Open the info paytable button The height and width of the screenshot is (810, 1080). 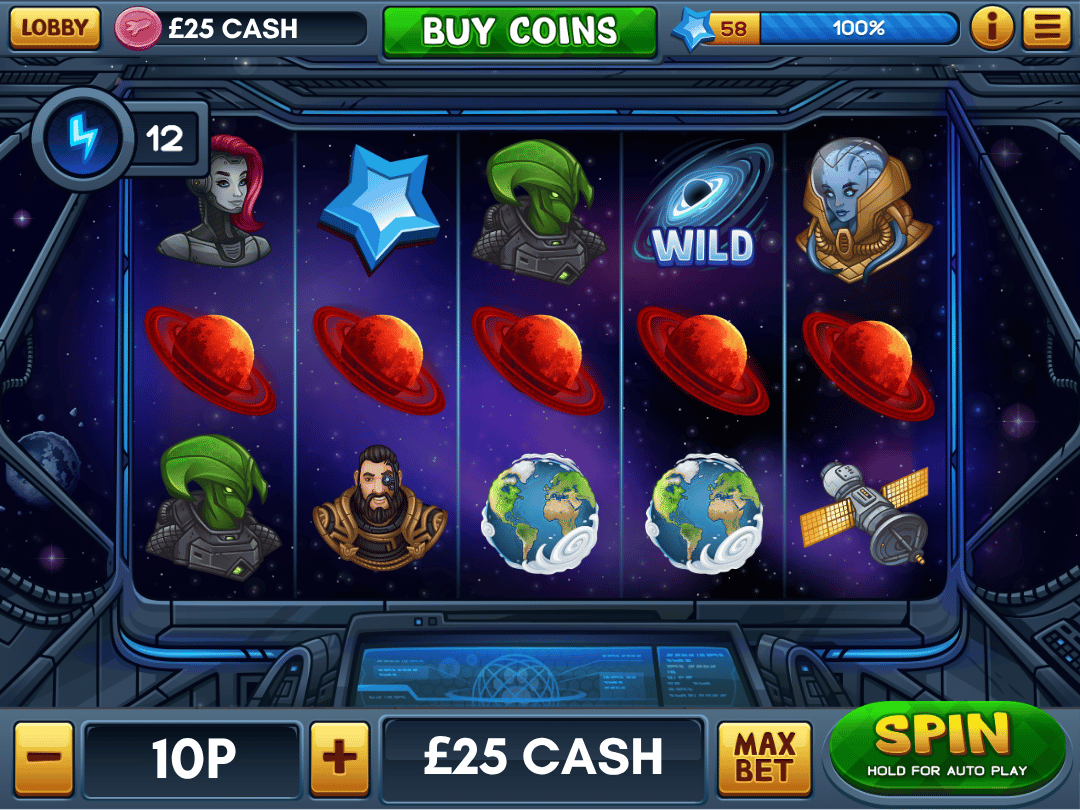pyautogui.click(x=992, y=28)
